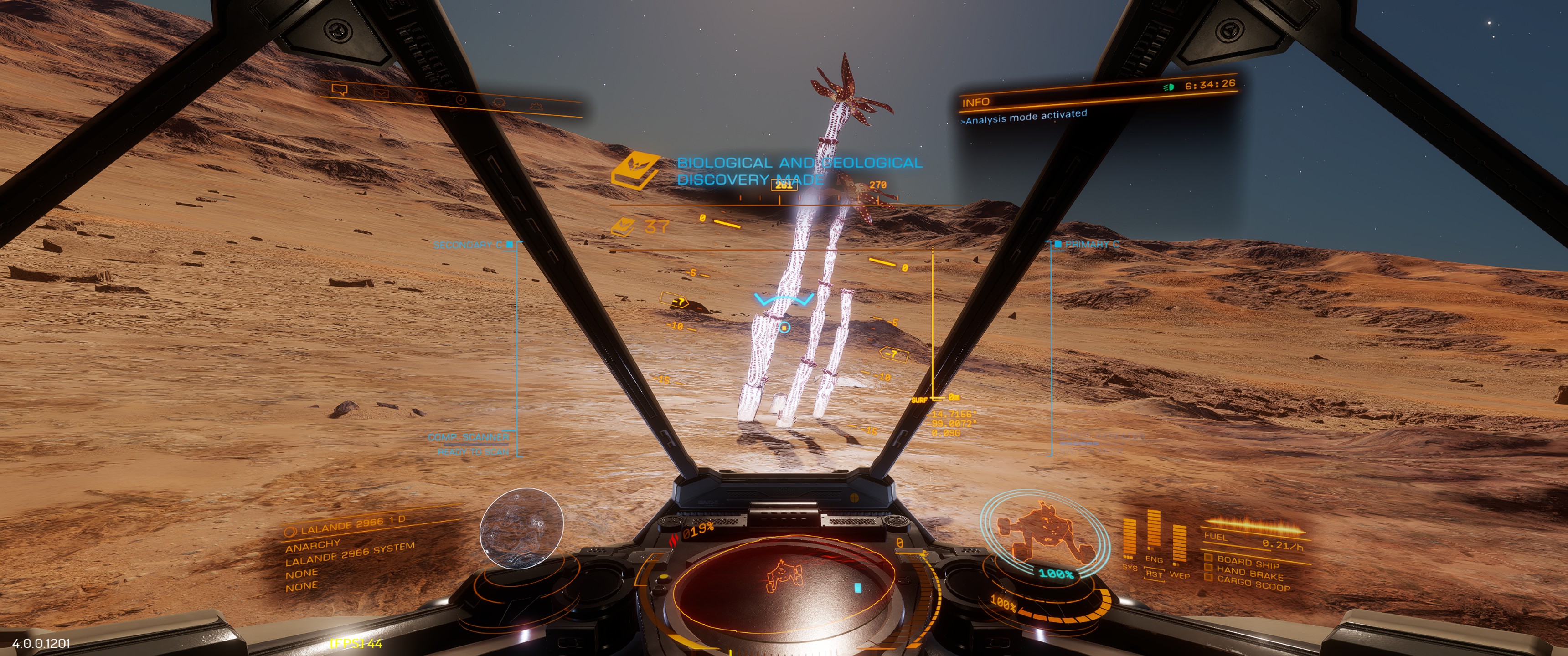Toggle the Cargo Scoop indicator
Viewport: 1568px width, 656px height.
pyautogui.click(x=1253, y=585)
